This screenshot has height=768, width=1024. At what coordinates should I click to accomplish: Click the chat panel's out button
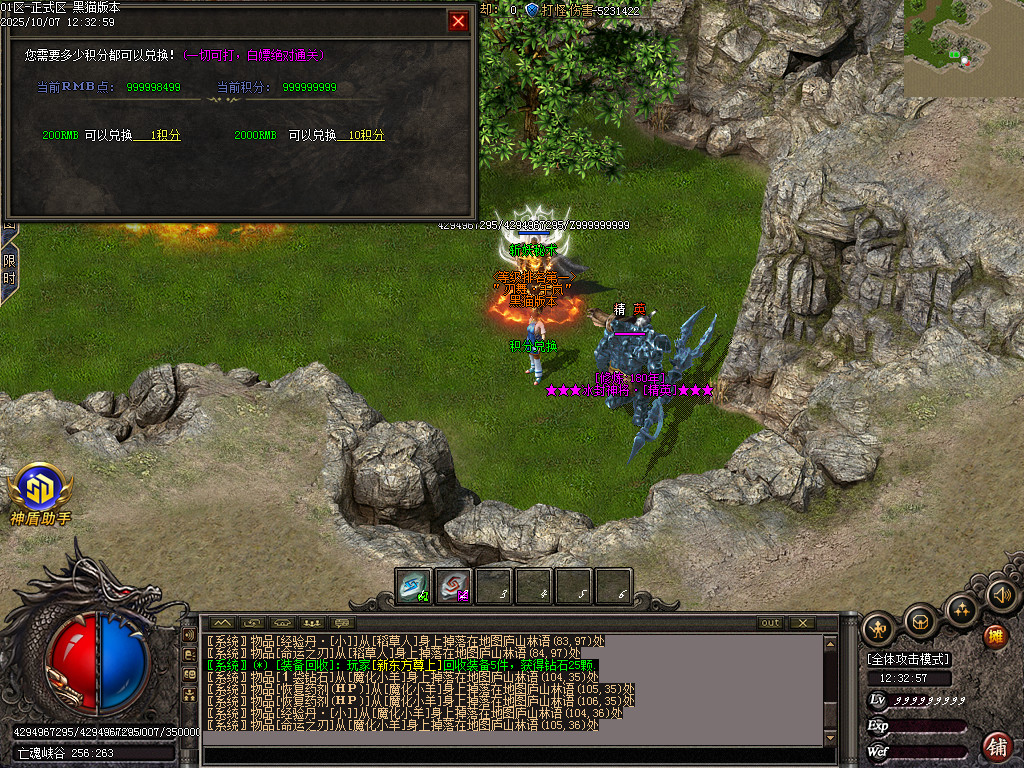click(770, 623)
